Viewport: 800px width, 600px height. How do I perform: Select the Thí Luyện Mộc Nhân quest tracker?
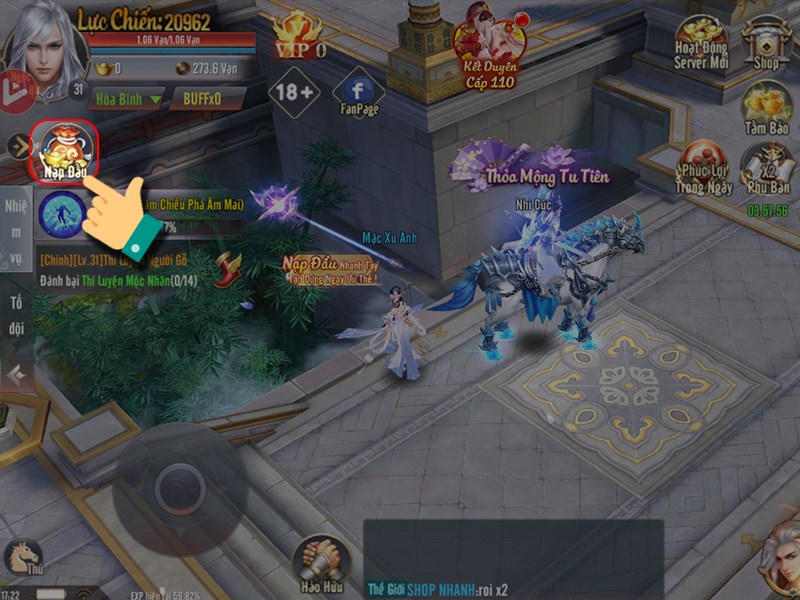click(x=120, y=270)
